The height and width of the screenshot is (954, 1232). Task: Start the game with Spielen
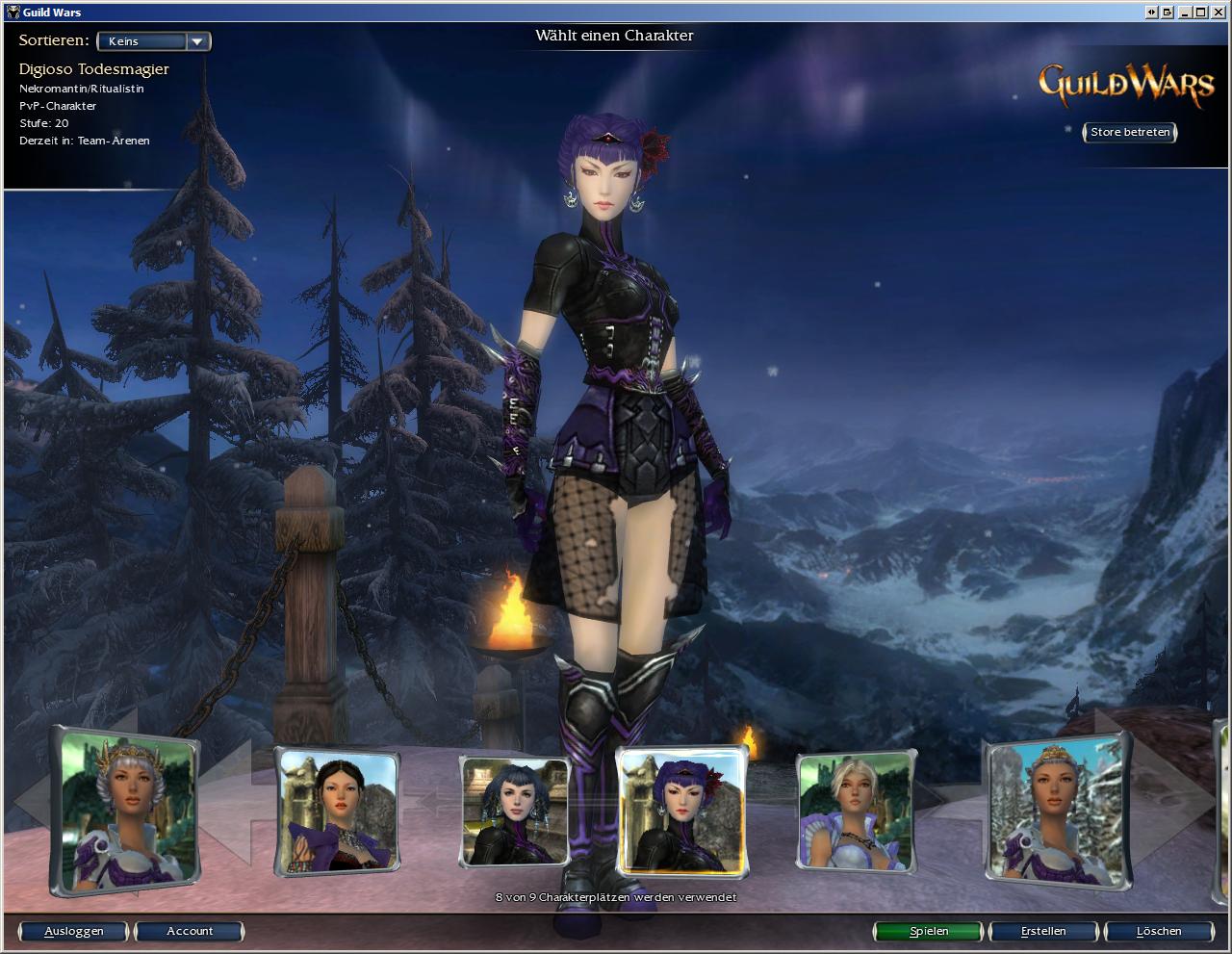(x=929, y=931)
